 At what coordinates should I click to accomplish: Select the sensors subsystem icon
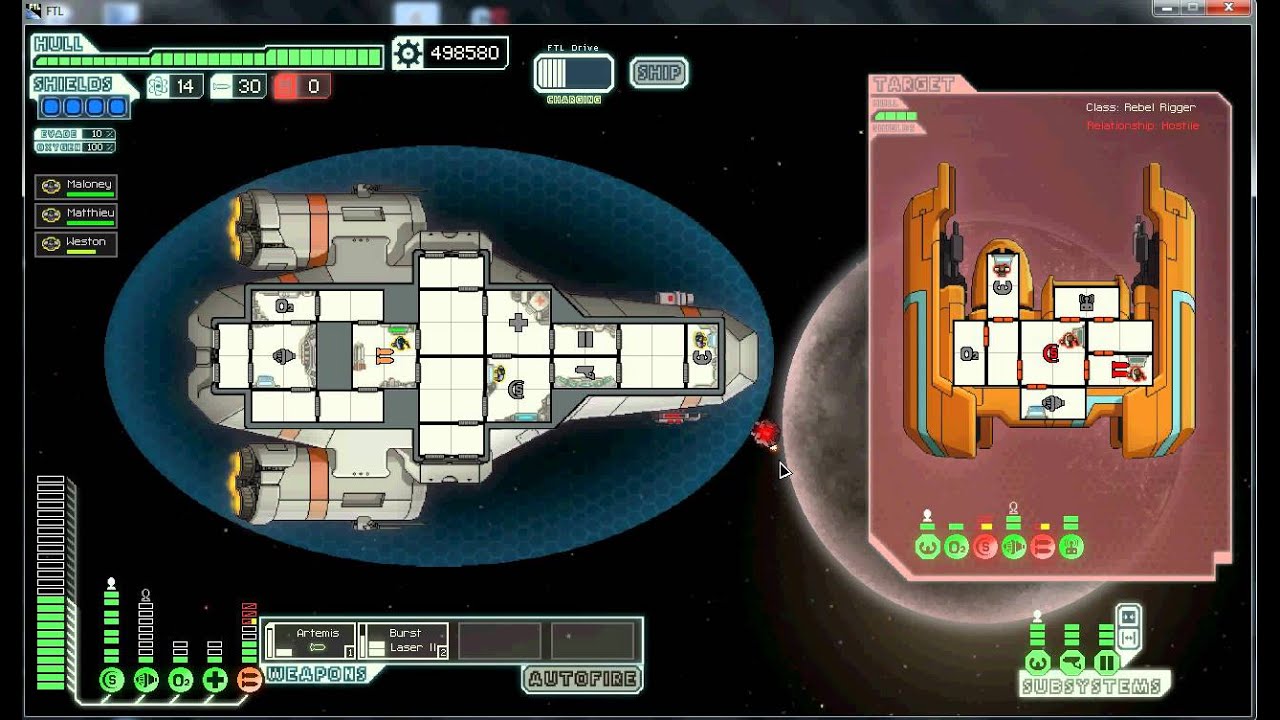pos(1071,662)
